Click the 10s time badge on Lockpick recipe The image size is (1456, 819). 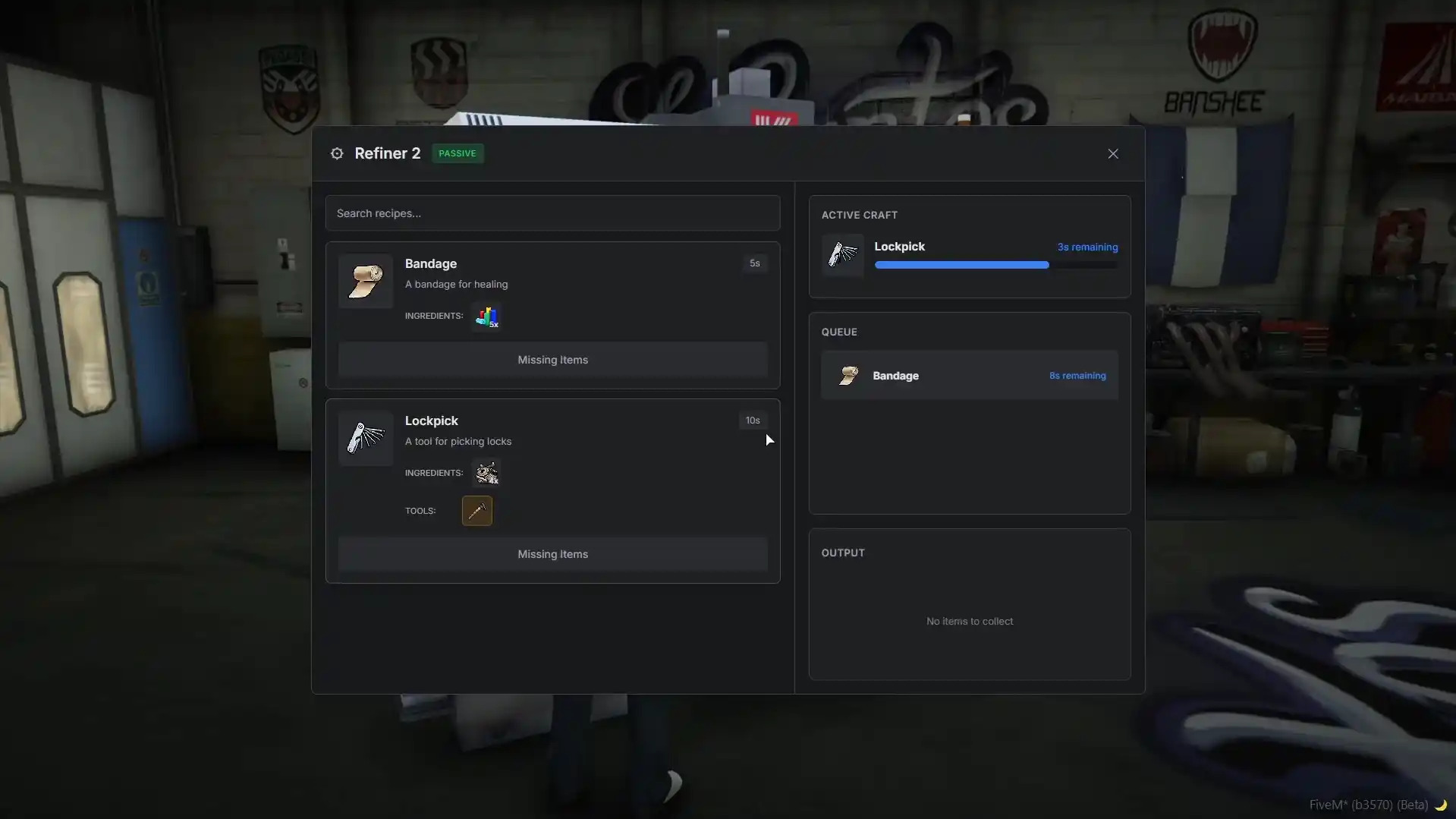(x=753, y=420)
